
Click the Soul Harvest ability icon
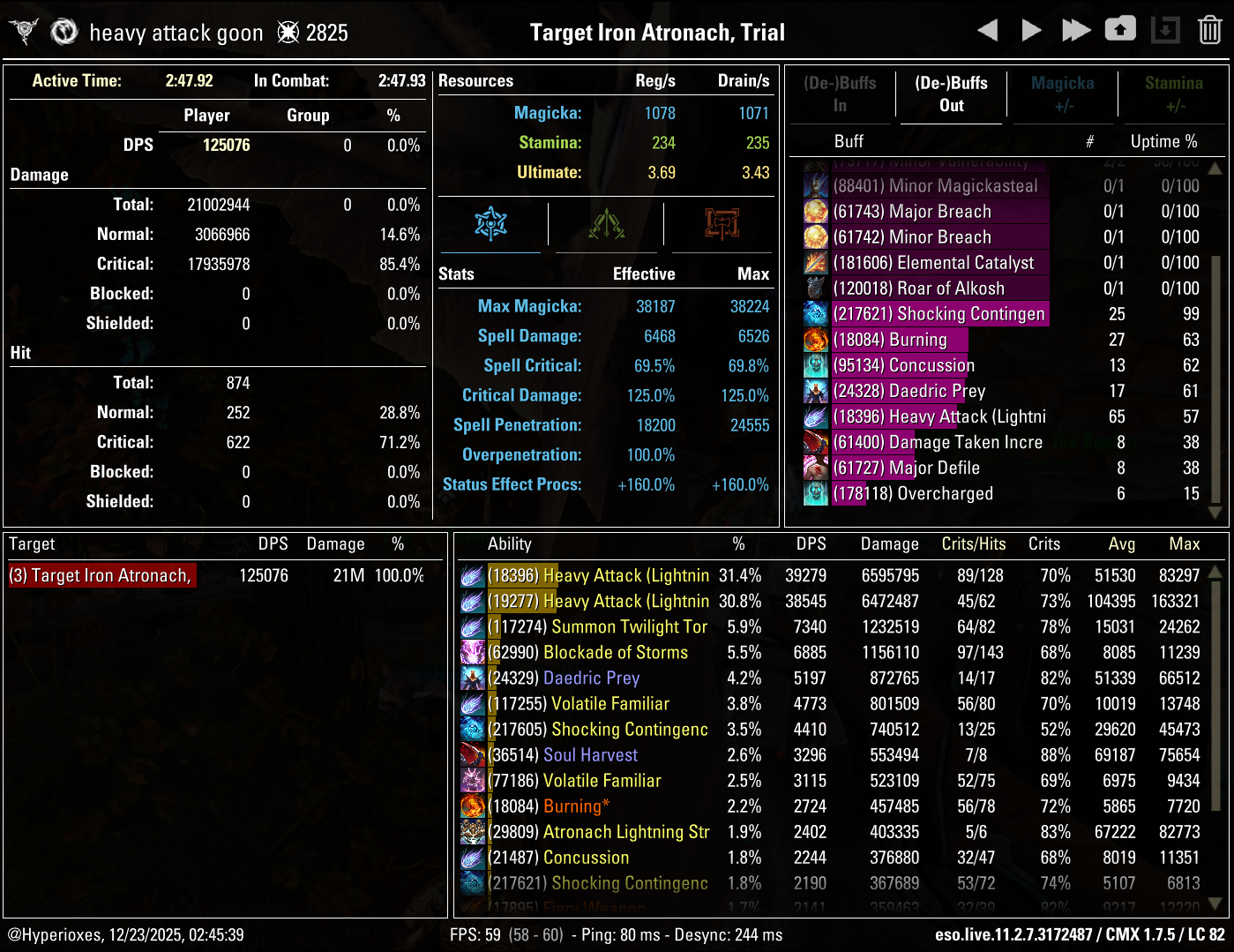472,754
